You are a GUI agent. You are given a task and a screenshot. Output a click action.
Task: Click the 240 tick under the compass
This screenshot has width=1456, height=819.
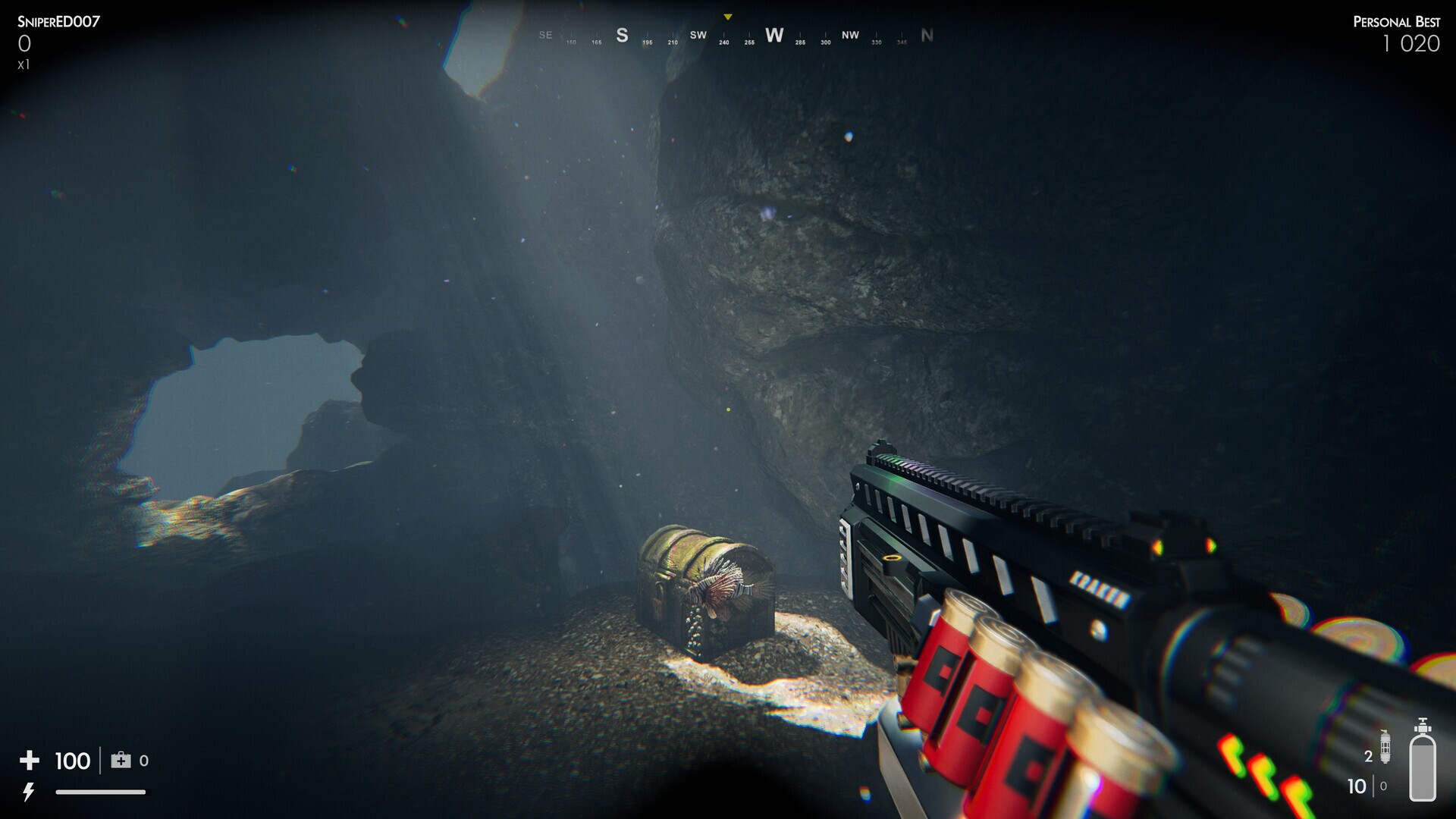pos(724,43)
